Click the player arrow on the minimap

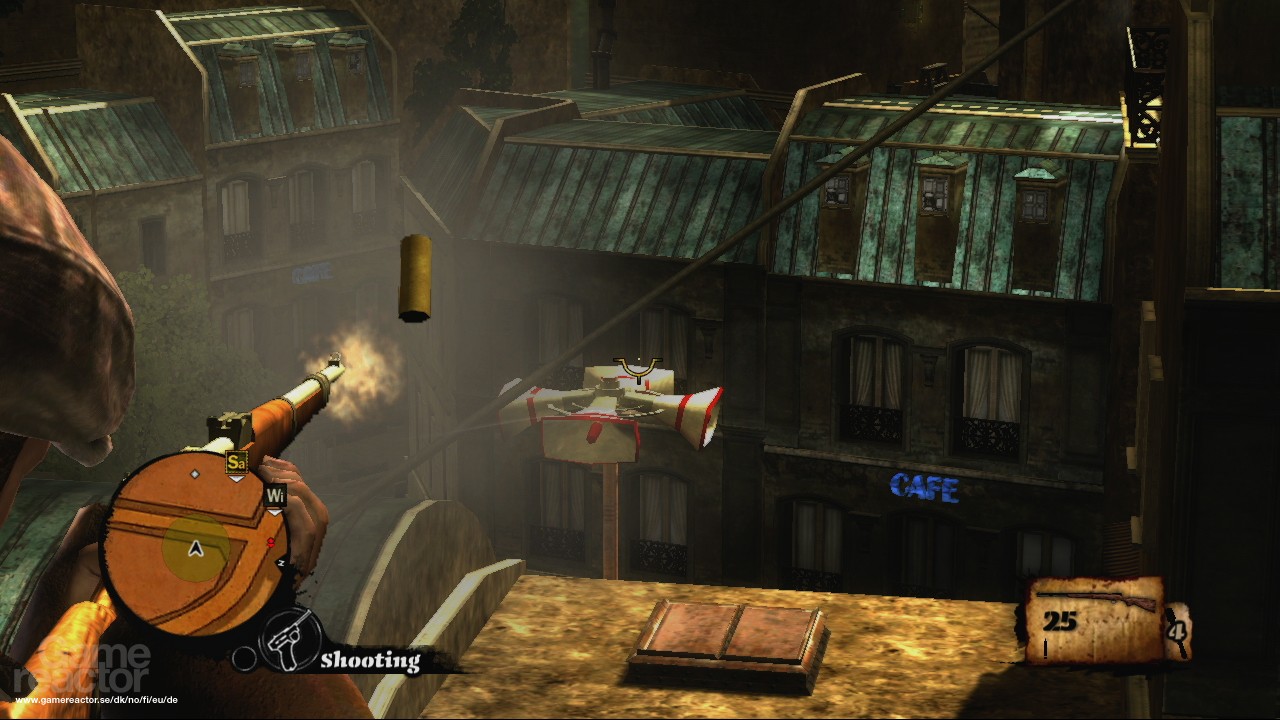(x=194, y=548)
